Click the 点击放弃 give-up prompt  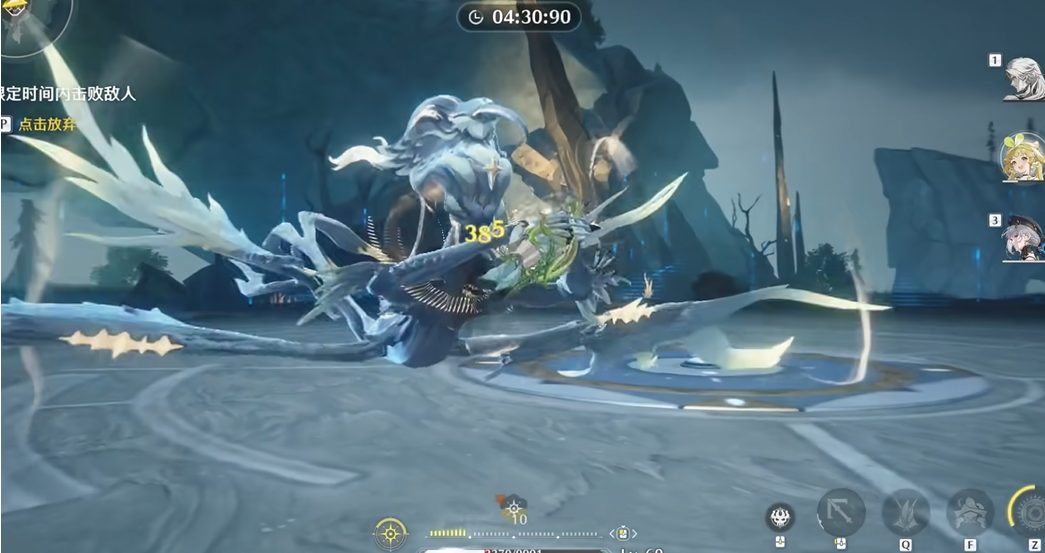(48, 125)
